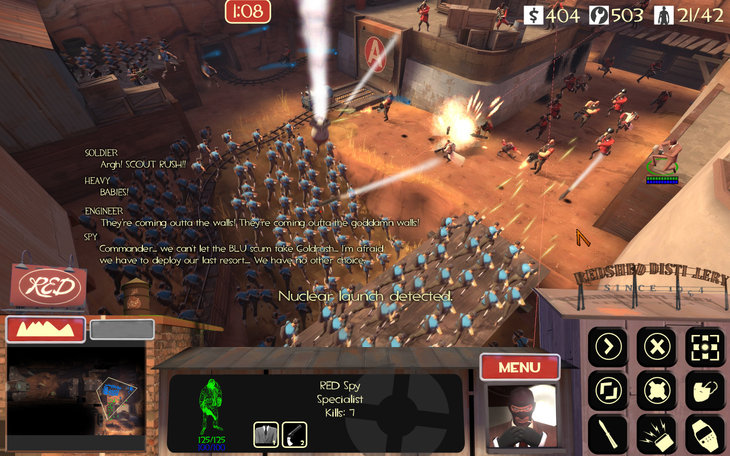730x456 pixels.
Task: Activate the knife backstab ability
Action: (x=608, y=434)
